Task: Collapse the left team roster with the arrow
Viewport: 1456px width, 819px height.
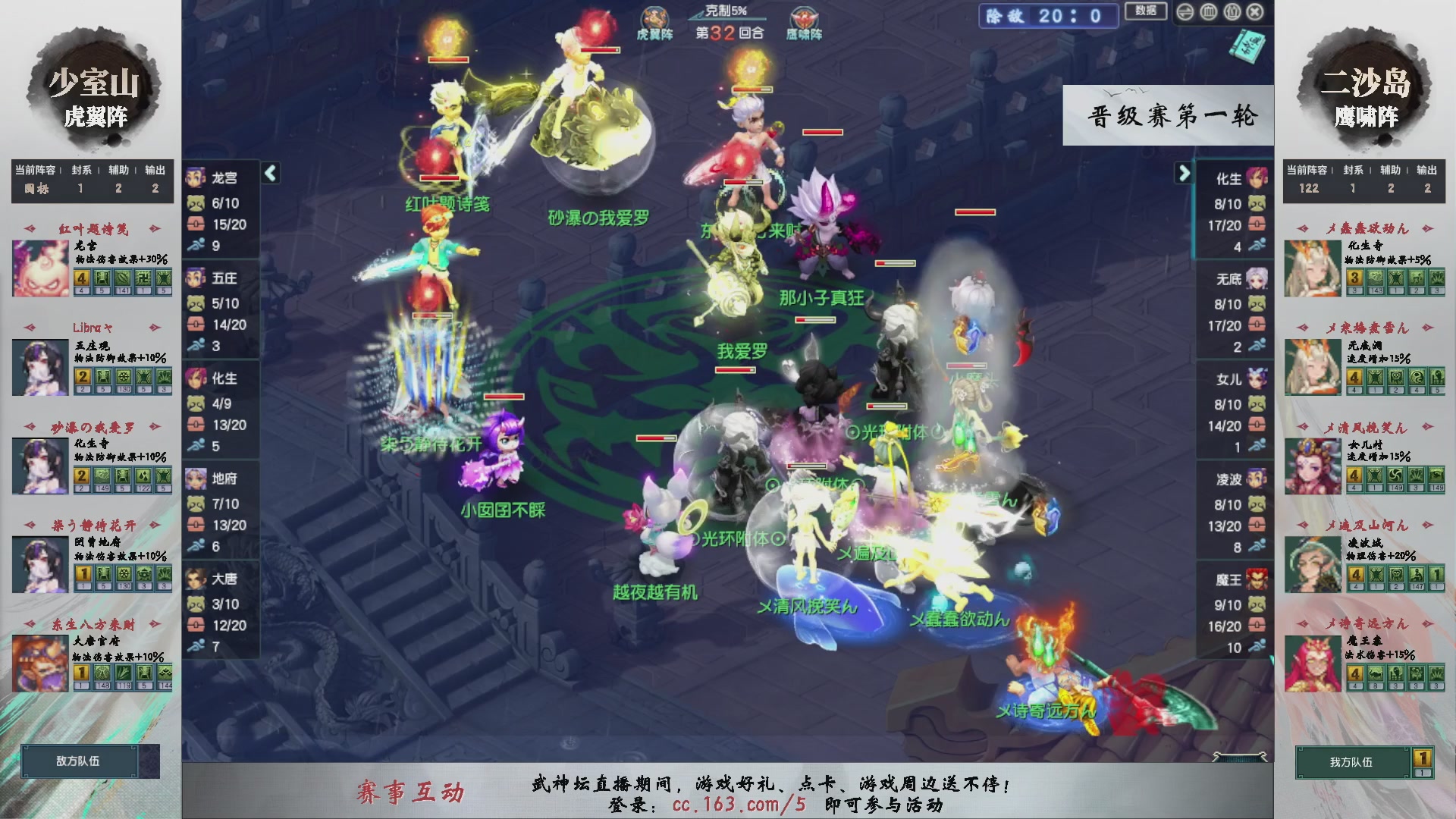Action: click(269, 173)
